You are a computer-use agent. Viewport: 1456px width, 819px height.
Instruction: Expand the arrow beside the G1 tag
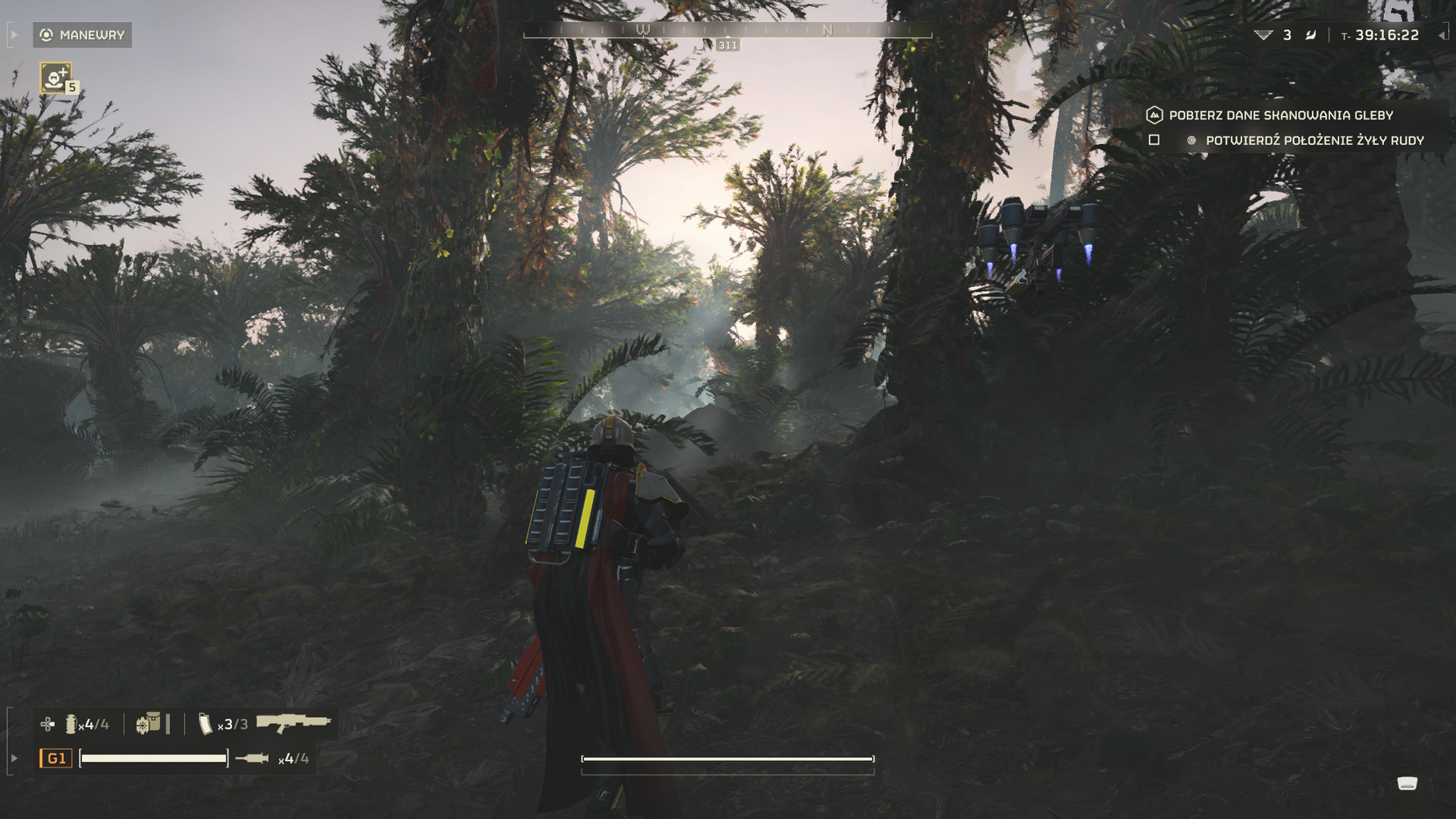(14, 758)
